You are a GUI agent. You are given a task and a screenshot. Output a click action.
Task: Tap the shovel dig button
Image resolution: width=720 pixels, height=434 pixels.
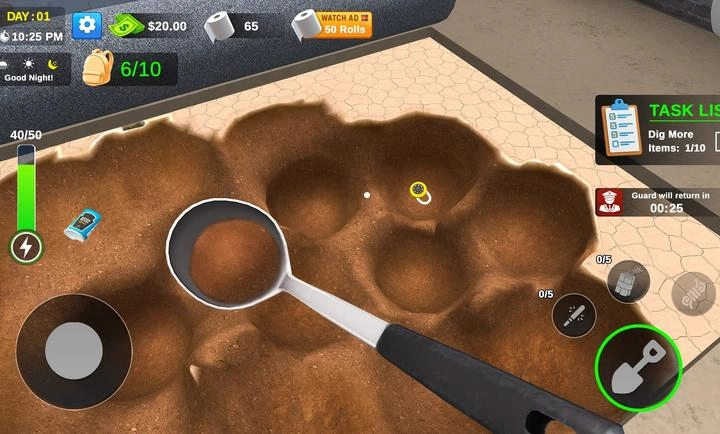pos(639,361)
